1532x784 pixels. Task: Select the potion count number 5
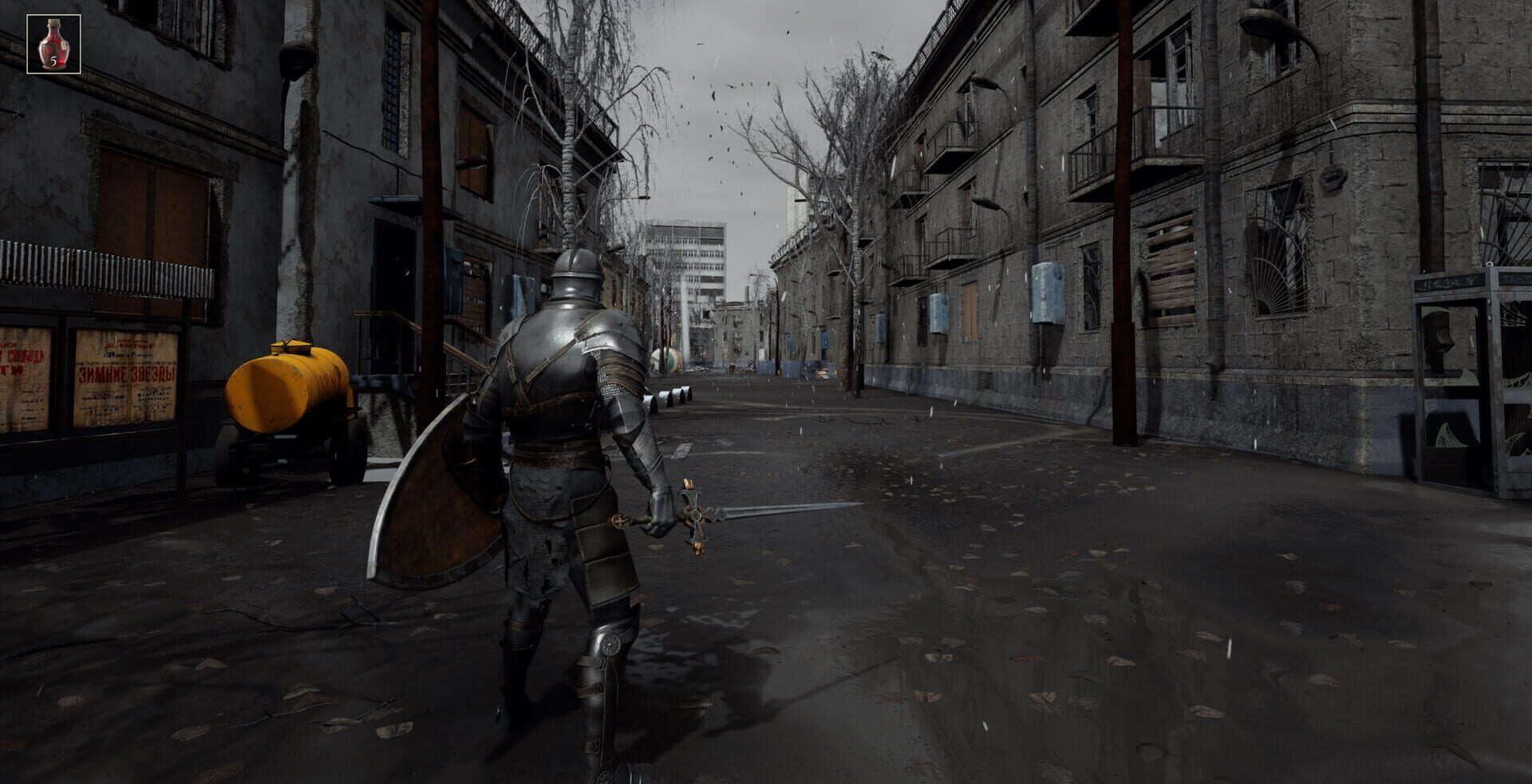tap(54, 61)
